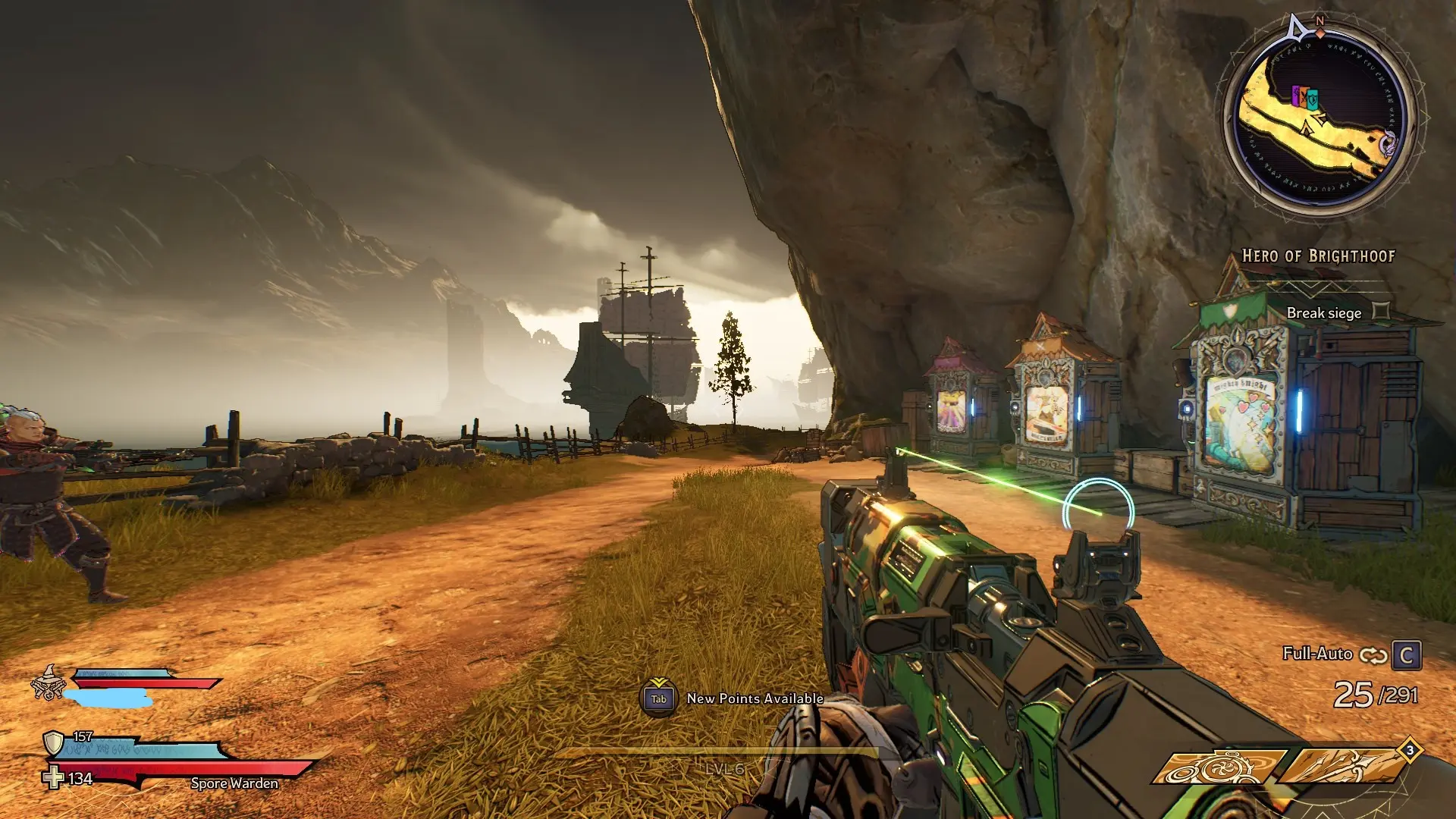Activate the arrow volley skill icon
Viewport: 1456px width, 819px height.
point(1342,767)
